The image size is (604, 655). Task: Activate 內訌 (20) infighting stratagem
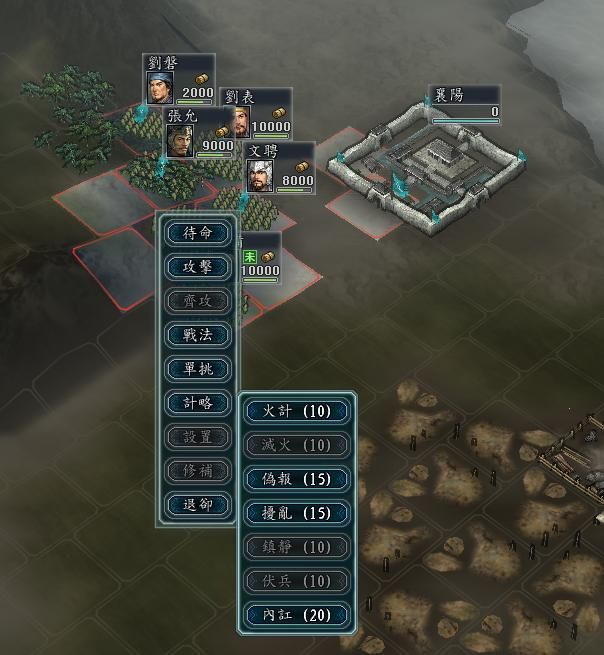point(298,615)
